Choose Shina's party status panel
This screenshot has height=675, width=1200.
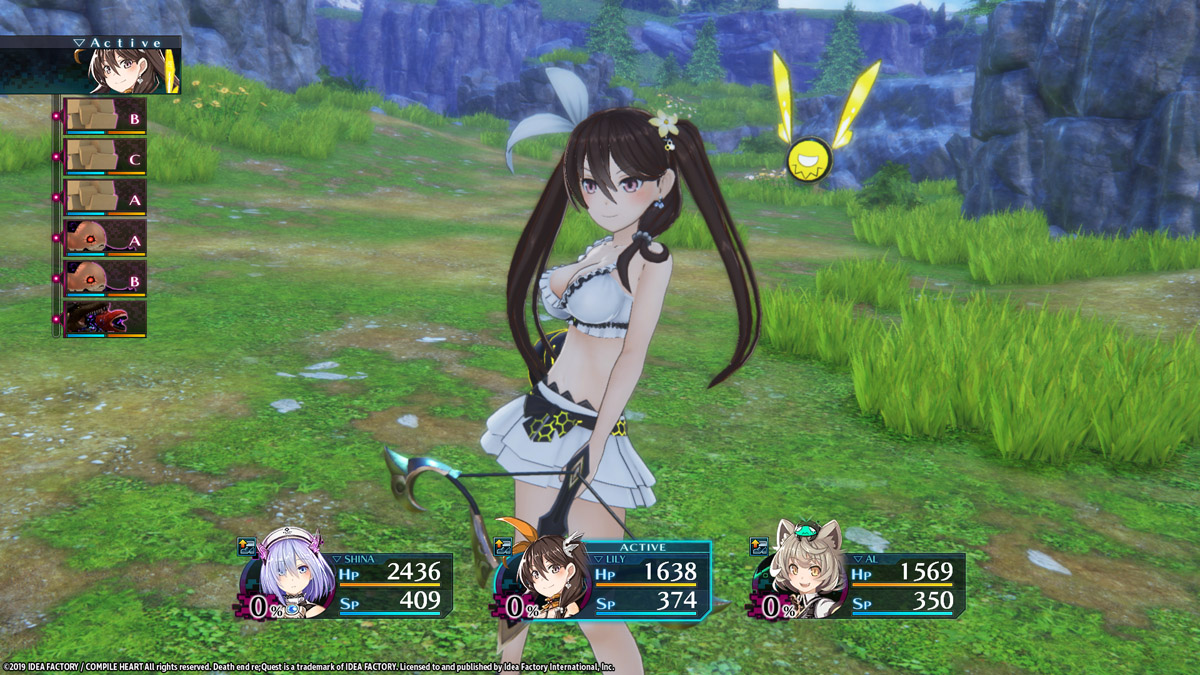(x=347, y=586)
